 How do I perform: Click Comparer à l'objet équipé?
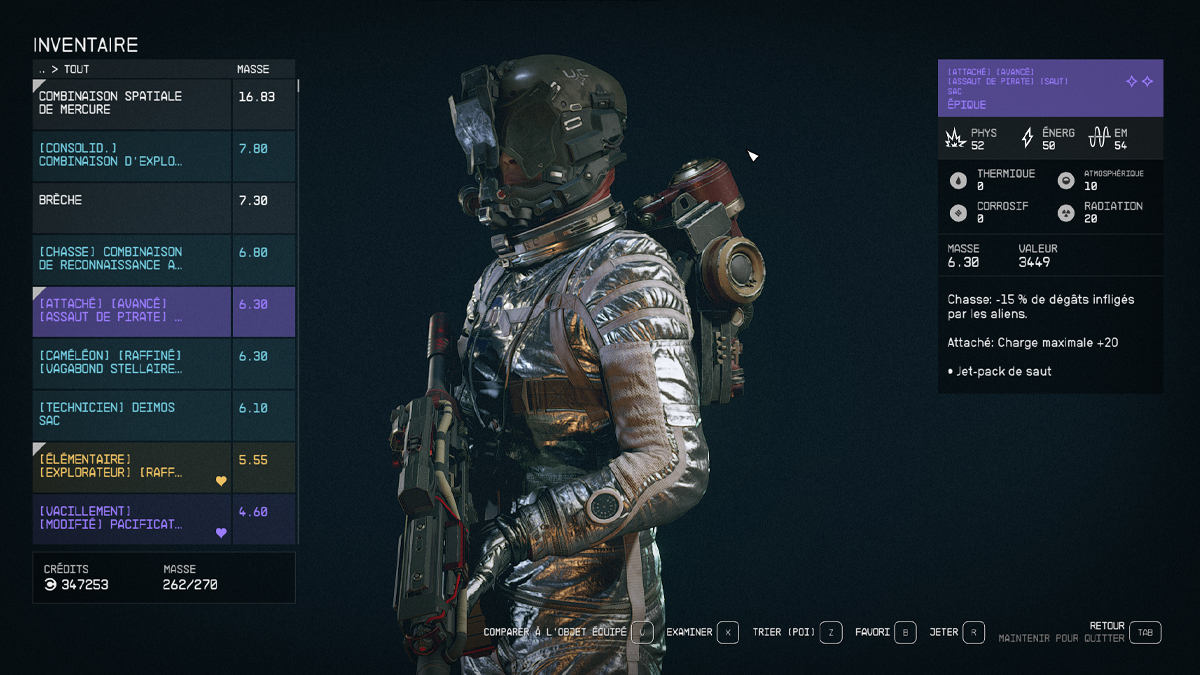pyautogui.click(x=644, y=632)
